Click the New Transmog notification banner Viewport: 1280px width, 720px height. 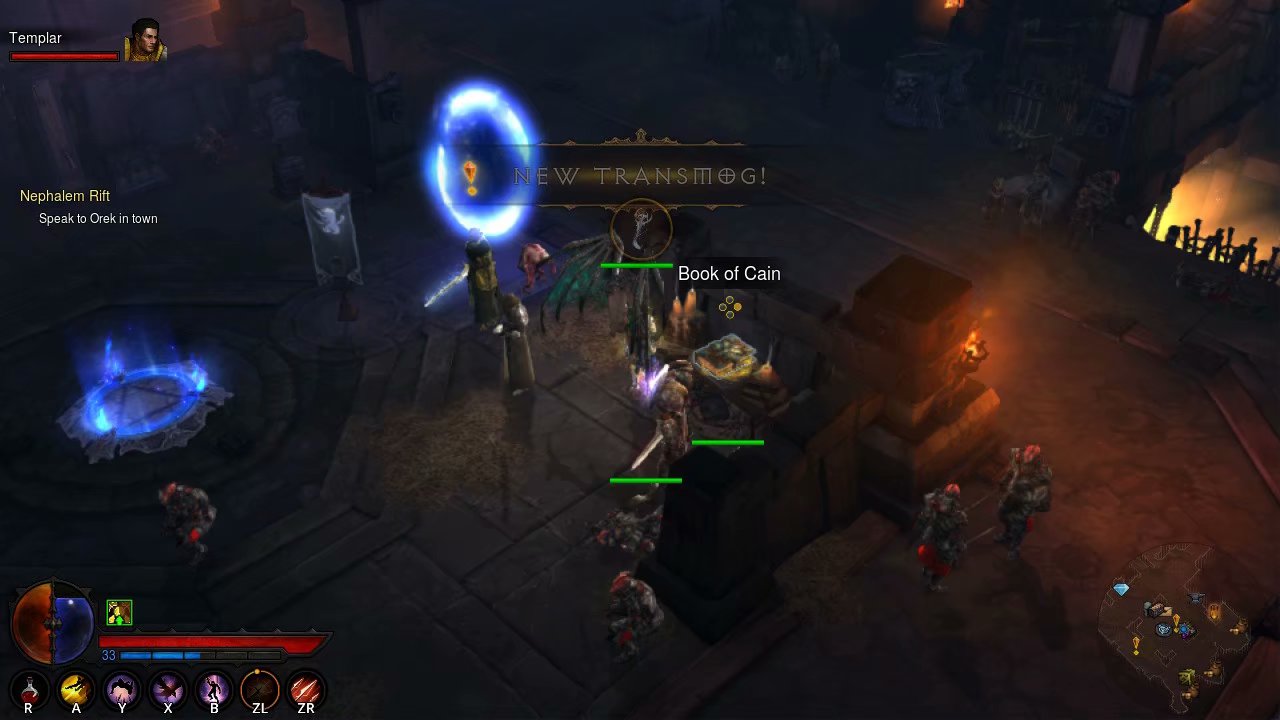pyautogui.click(x=640, y=177)
